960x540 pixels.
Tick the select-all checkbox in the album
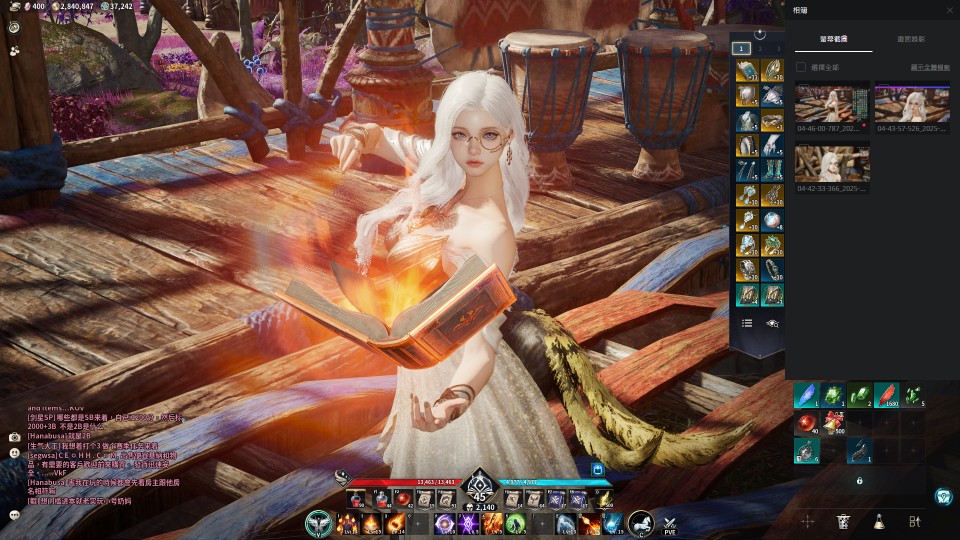(800, 67)
